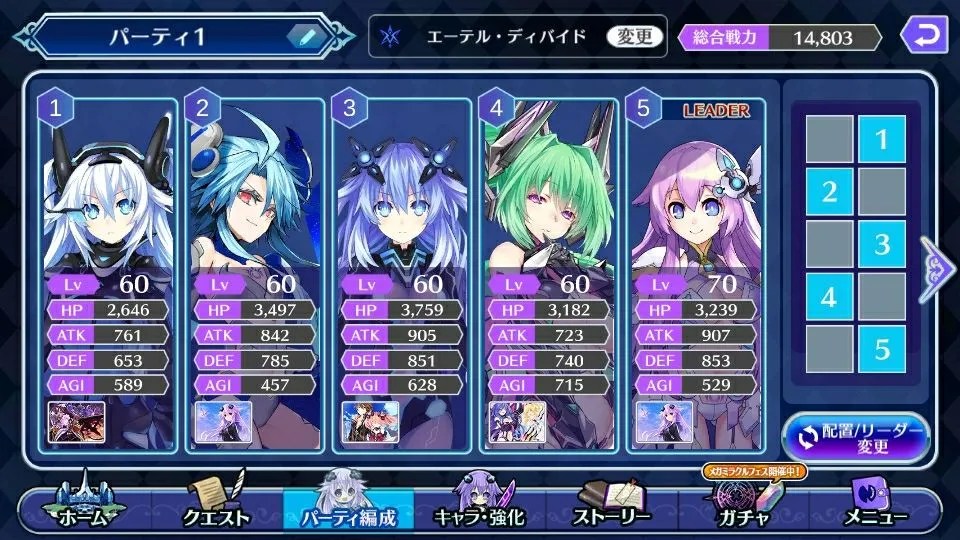
Task: Select the pink-haired LEADER character card
Action: click(697, 200)
